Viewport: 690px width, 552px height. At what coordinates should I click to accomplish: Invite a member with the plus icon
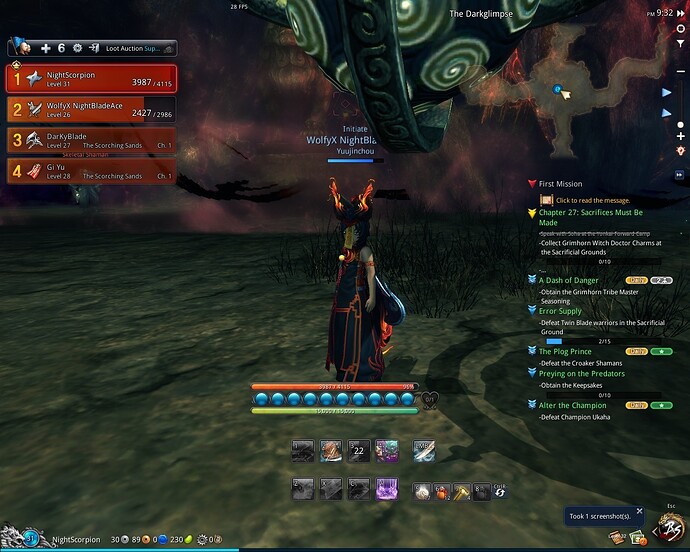[45, 48]
